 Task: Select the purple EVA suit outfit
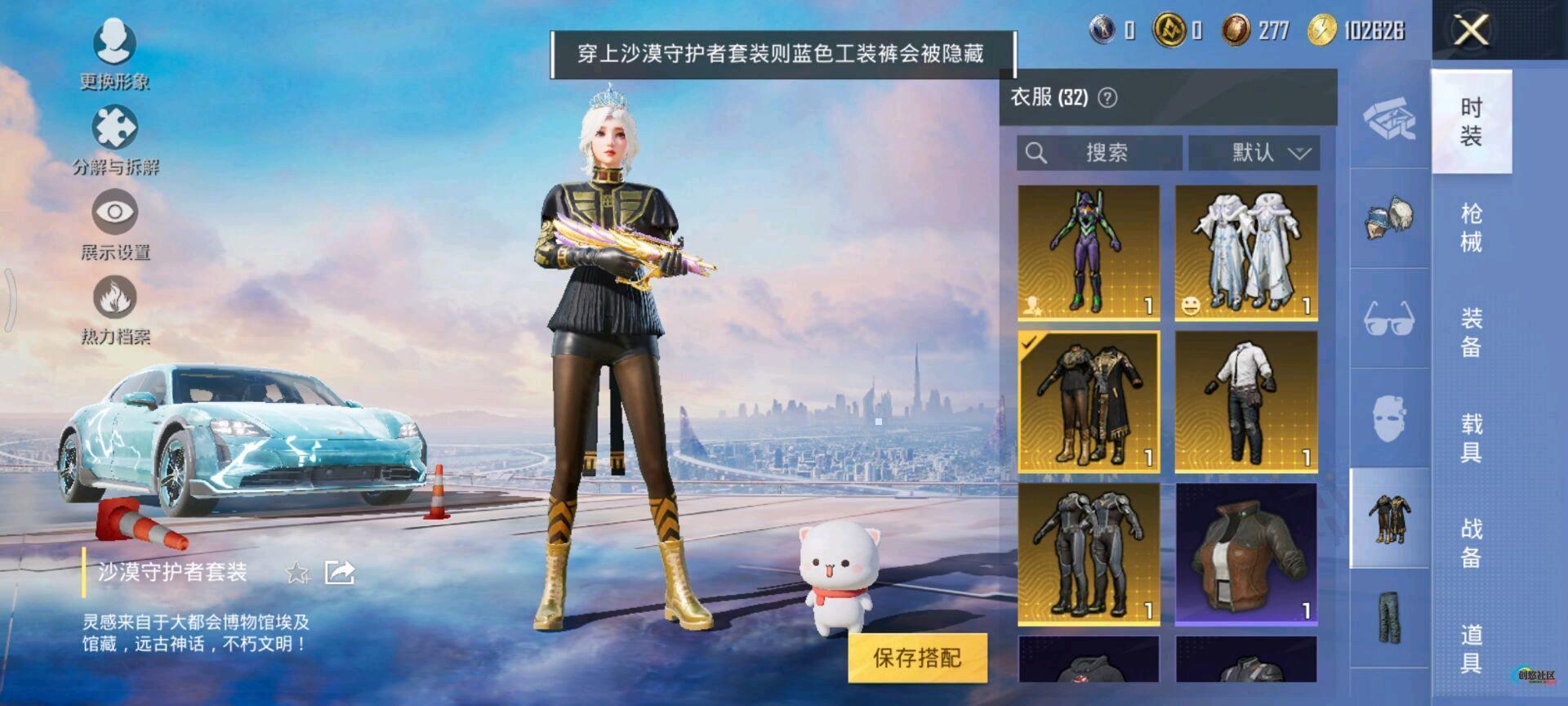[x=1089, y=251]
